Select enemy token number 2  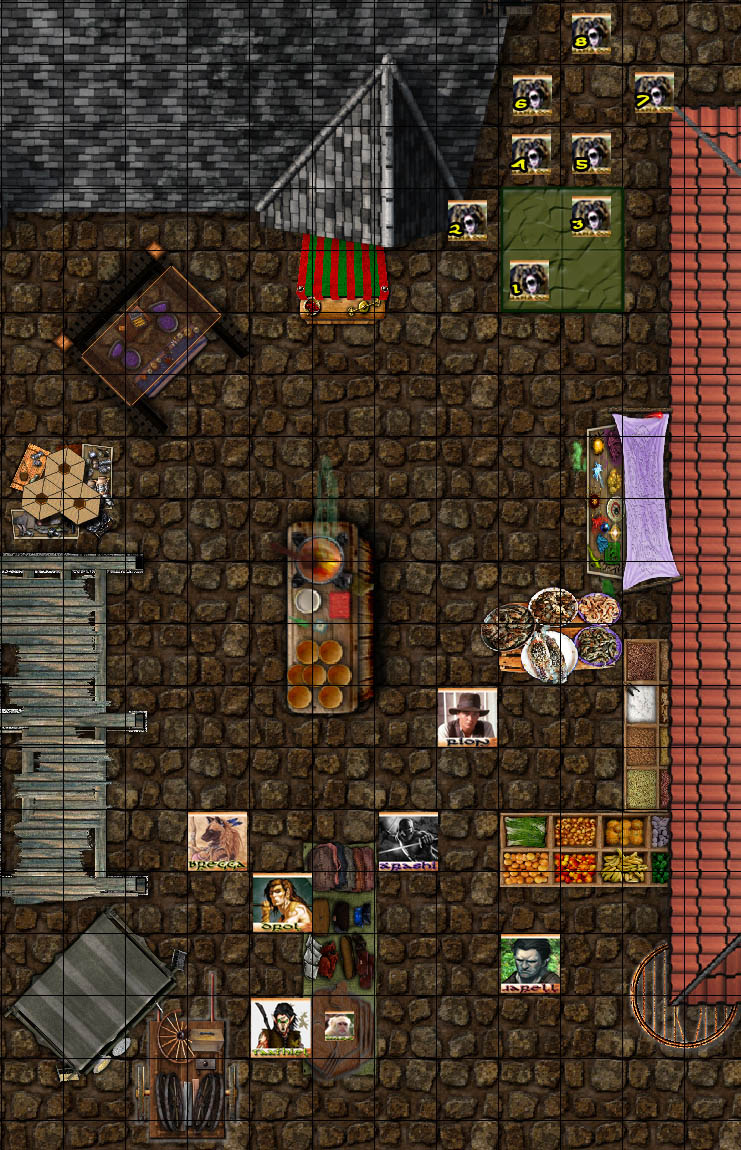467,220
